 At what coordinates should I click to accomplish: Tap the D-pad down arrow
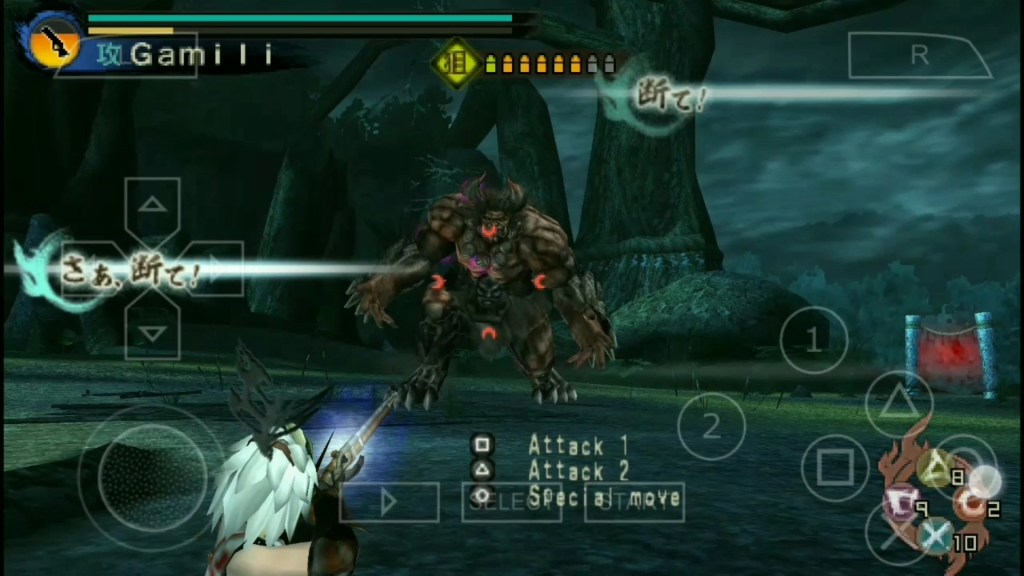pyautogui.click(x=152, y=331)
